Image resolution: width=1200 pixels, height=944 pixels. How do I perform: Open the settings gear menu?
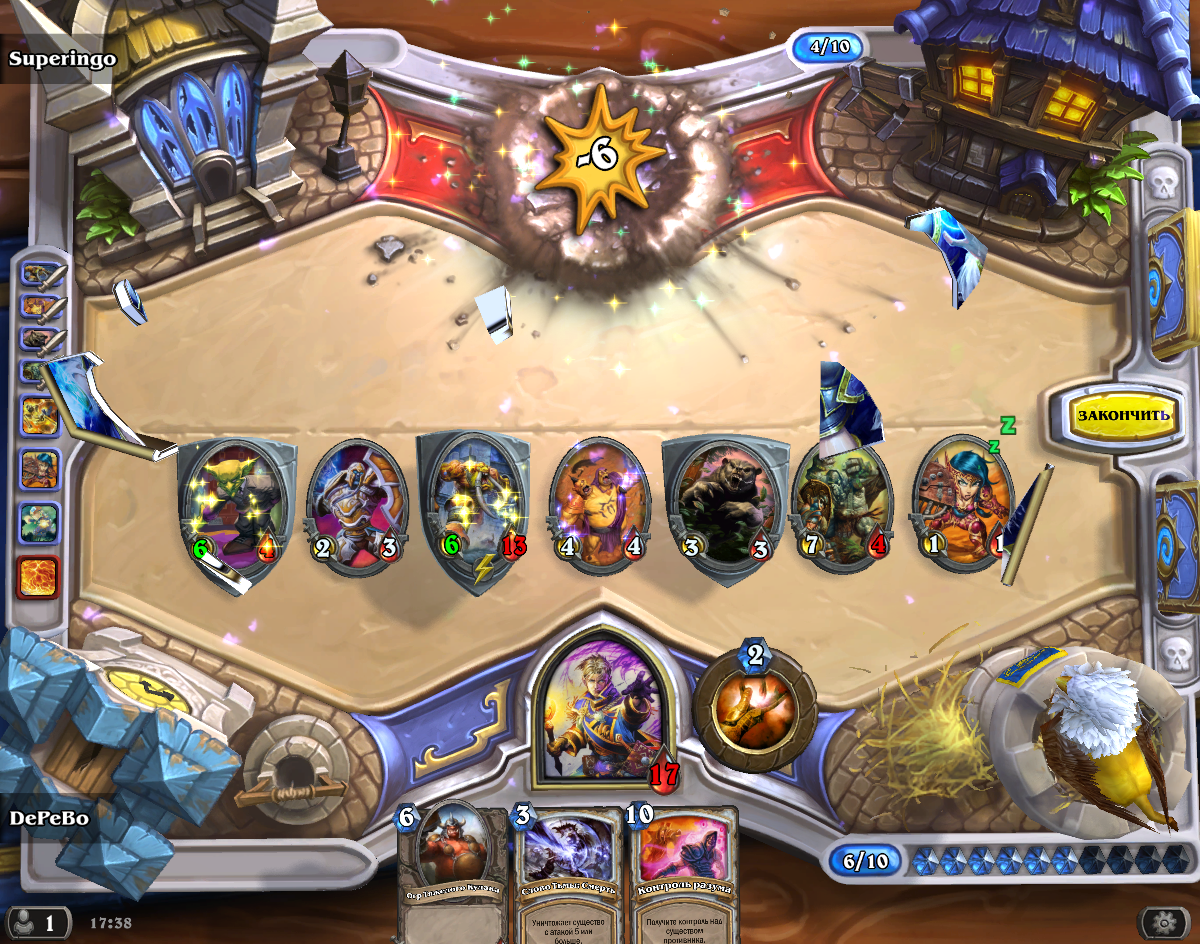(x=1167, y=922)
